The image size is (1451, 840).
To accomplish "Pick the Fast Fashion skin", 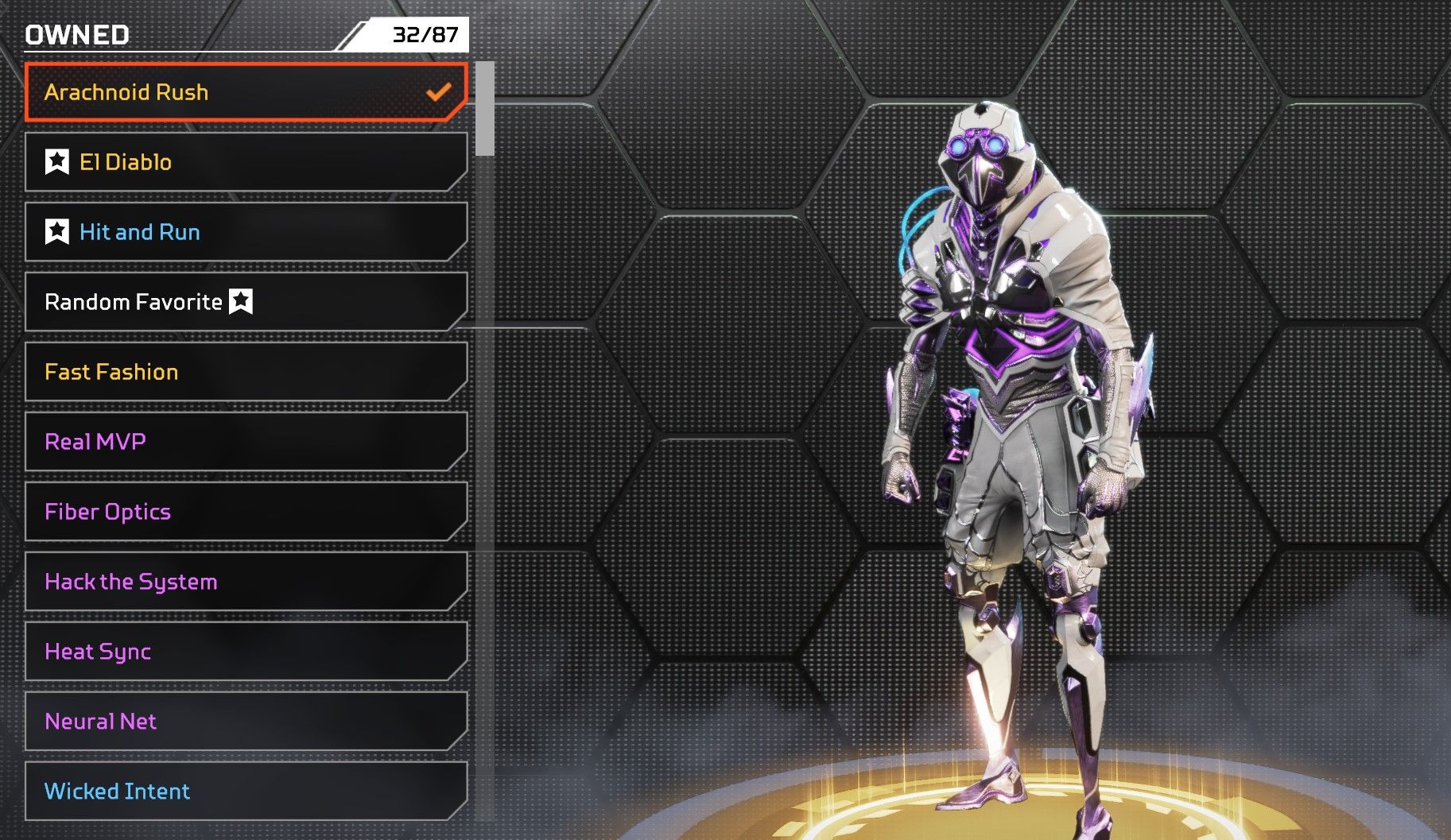I will pyautogui.click(x=245, y=372).
